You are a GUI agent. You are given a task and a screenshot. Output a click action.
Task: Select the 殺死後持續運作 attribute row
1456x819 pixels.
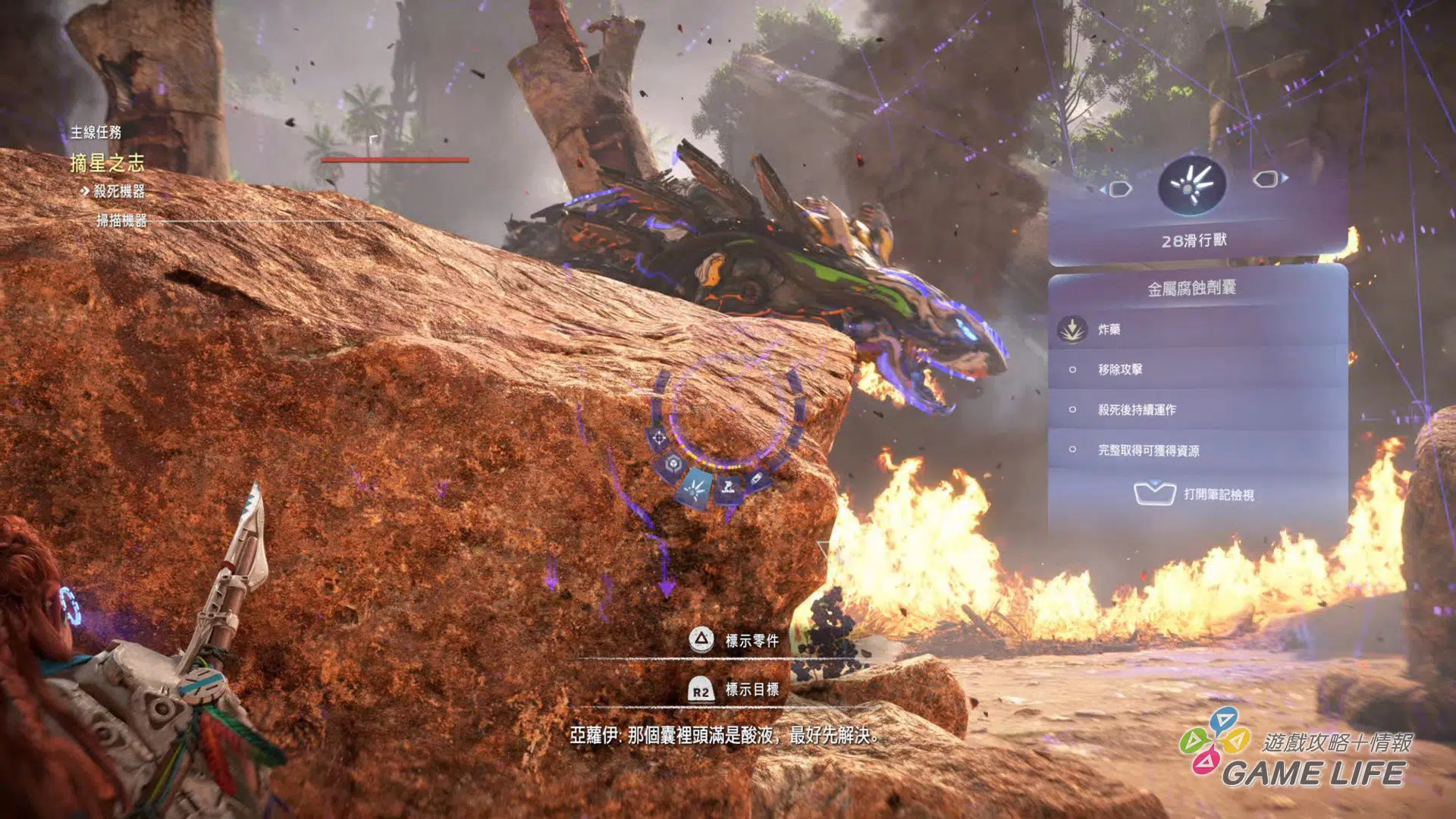(1198, 409)
